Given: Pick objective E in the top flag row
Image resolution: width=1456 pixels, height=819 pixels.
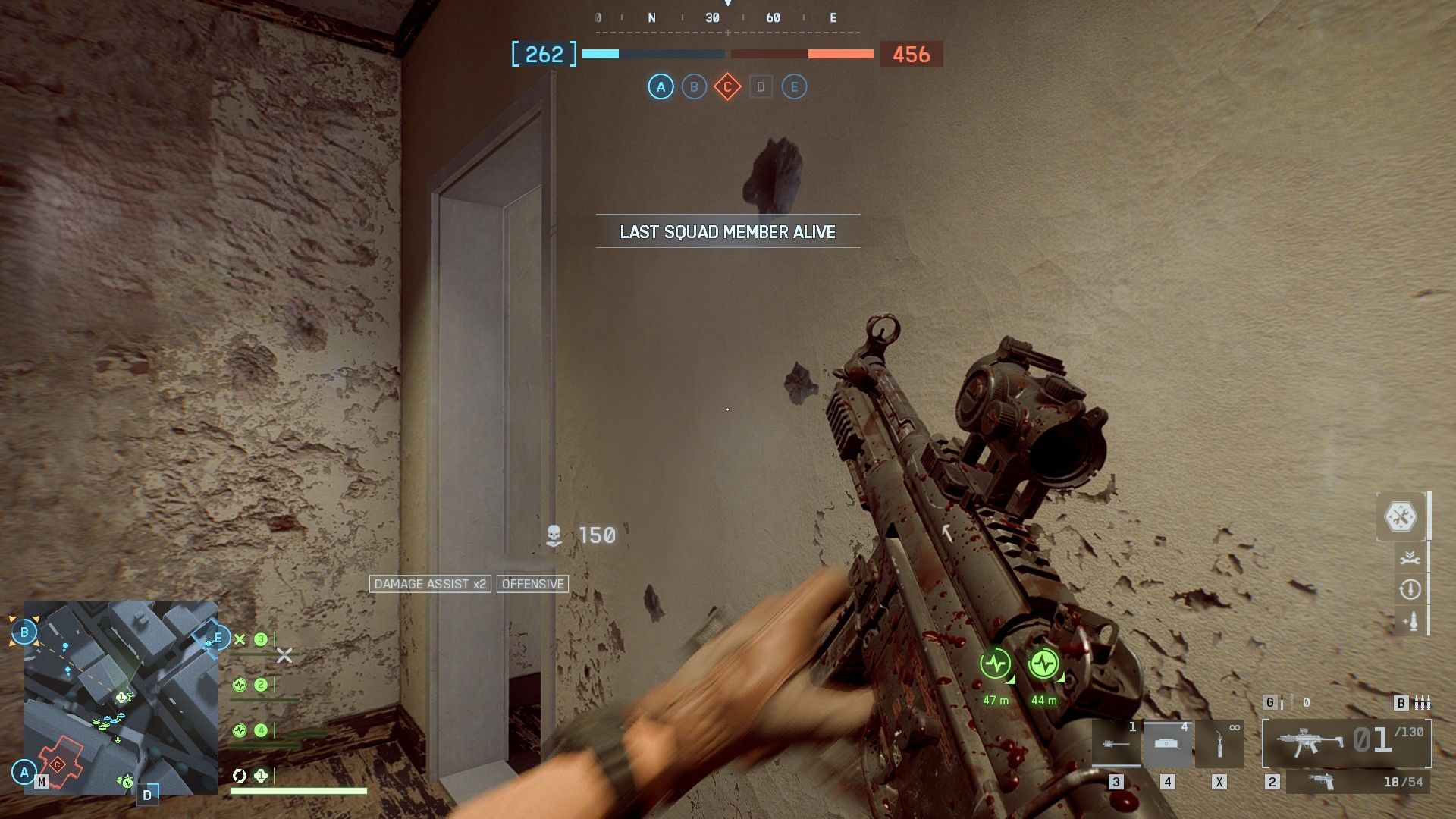Looking at the screenshot, I should (x=794, y=87).
